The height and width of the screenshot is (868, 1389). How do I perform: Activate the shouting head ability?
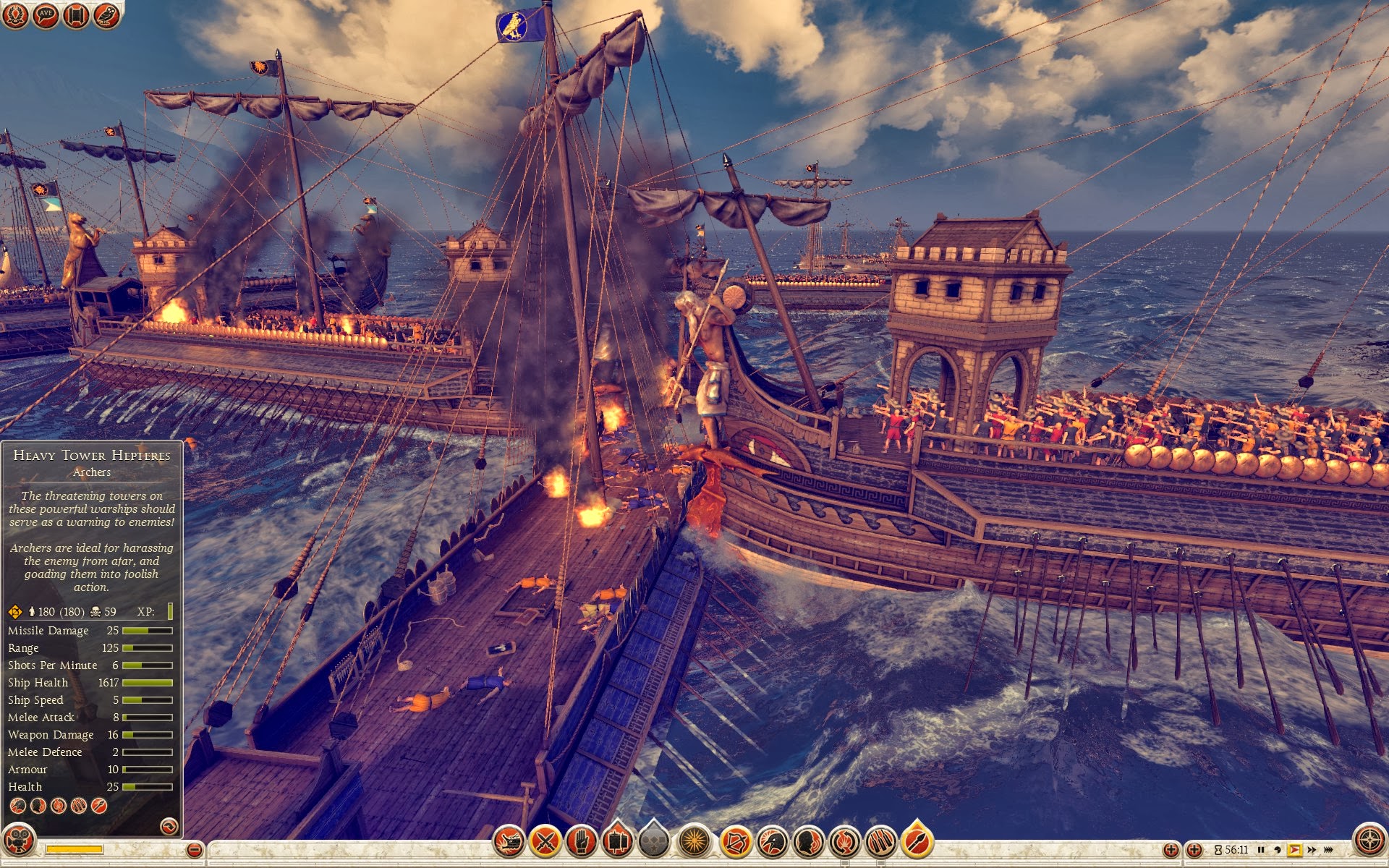pos(808,841)
